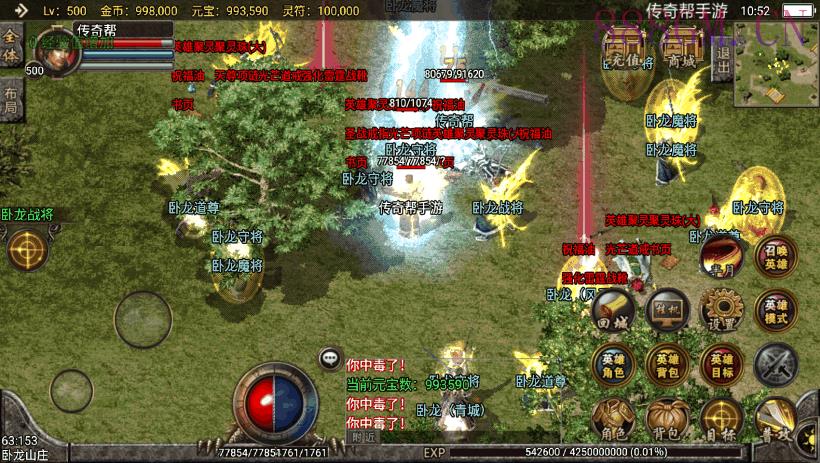Screen dimensions: 820x463
Task: Tap the golden crosshair target icon
Action: [28, 250]
